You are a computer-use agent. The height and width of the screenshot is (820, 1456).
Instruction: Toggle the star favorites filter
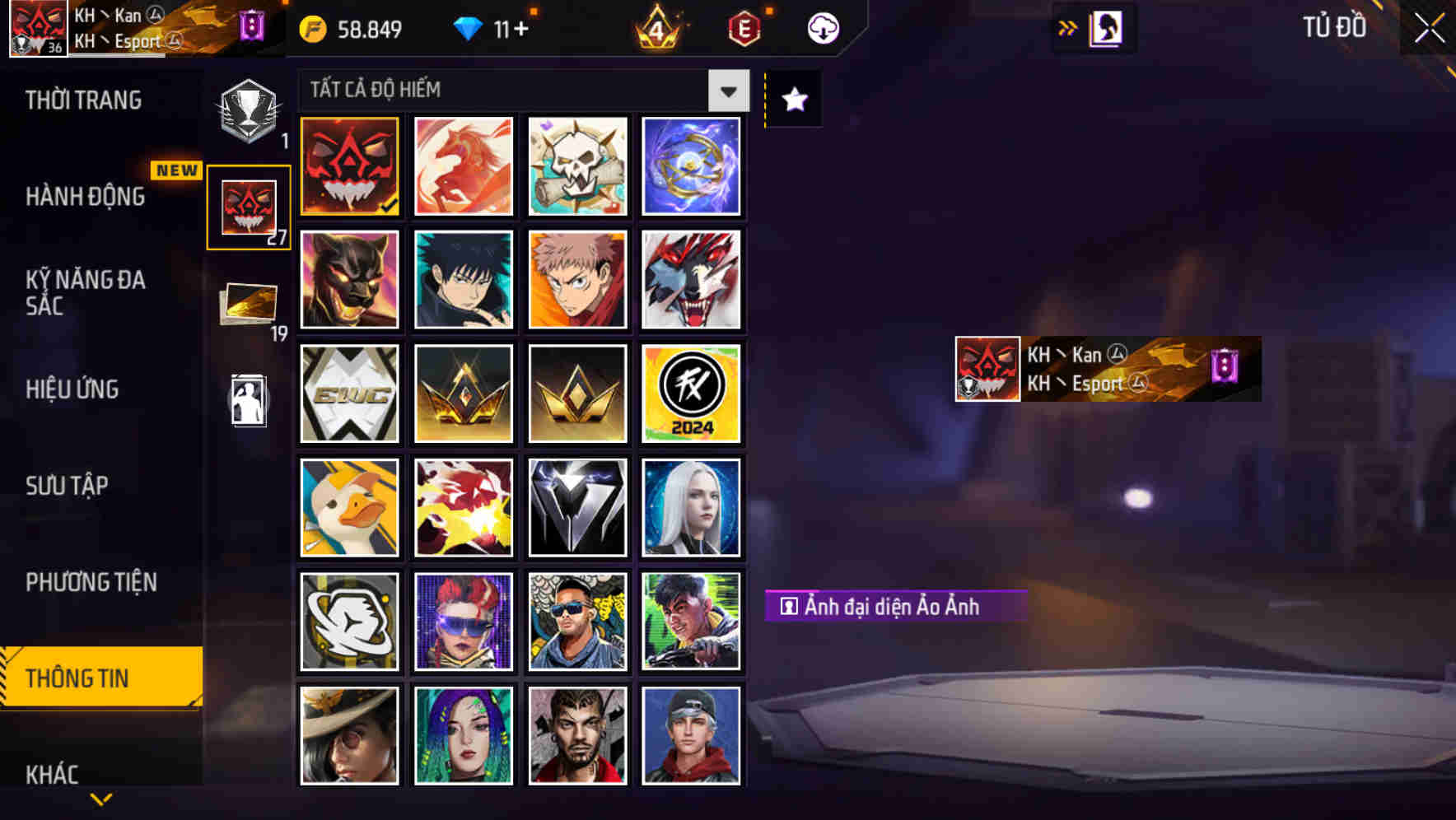(x=792, y=100)
